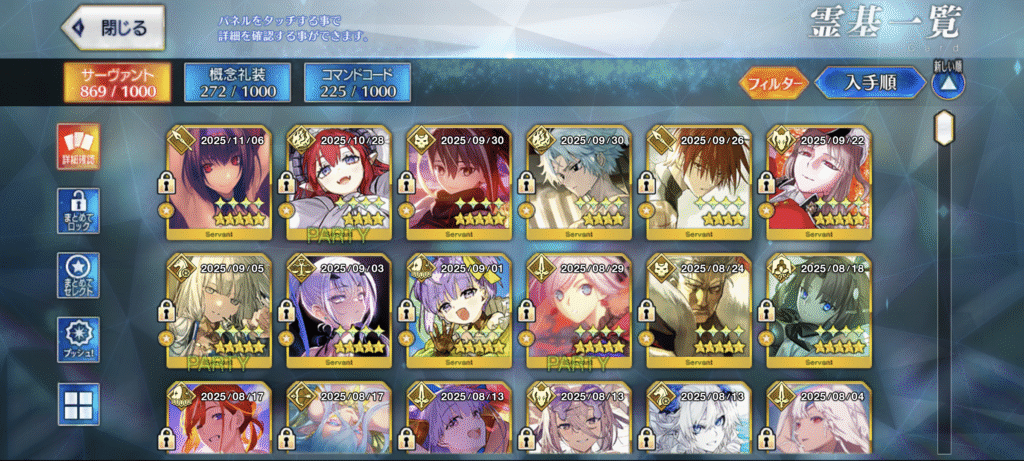This screenshot has height=461, width=1024.
Task: Switch to the 概念礼装 tab
Action: coord(238,82)
